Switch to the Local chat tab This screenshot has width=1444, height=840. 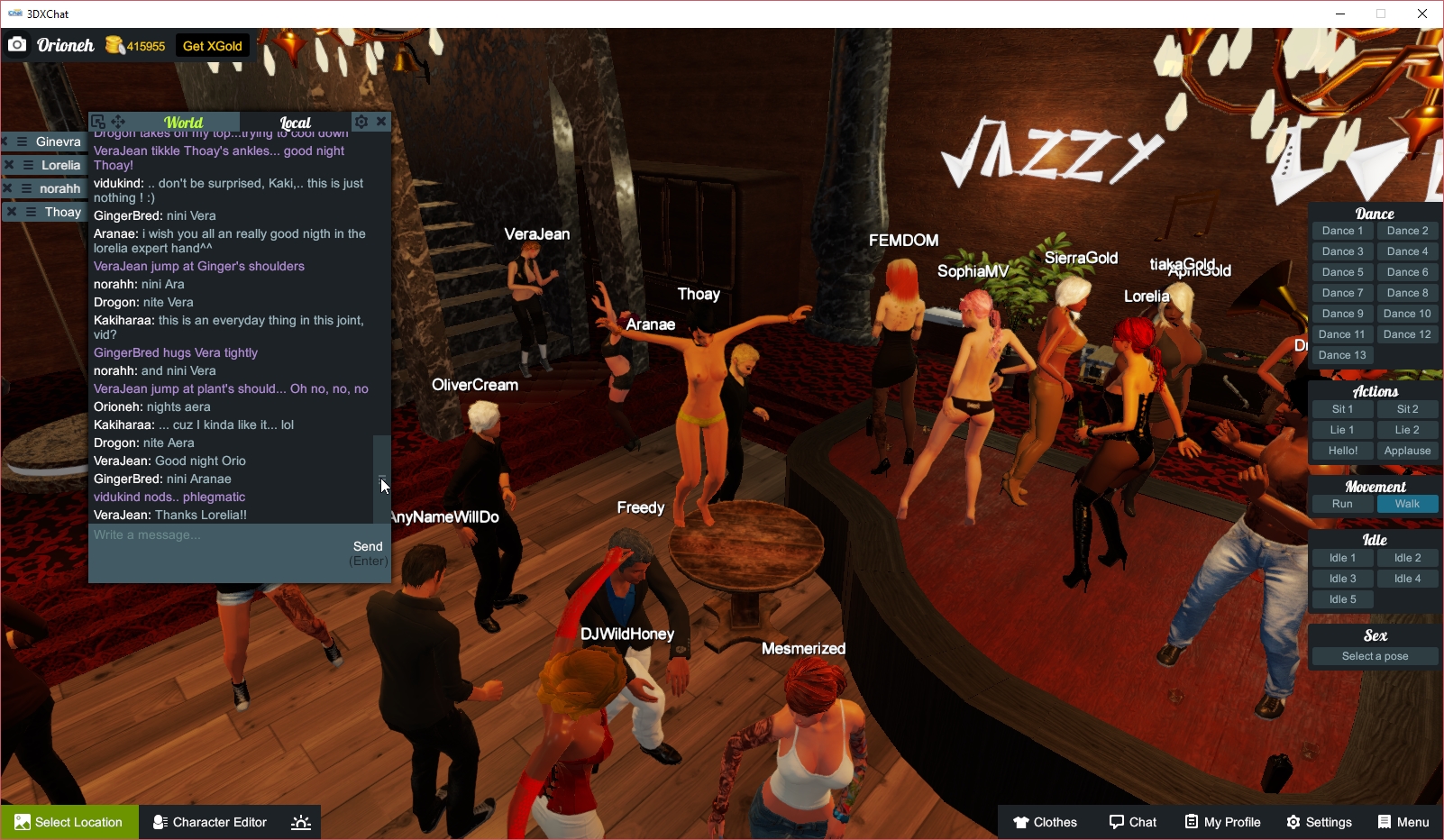(x=295, y=122)
